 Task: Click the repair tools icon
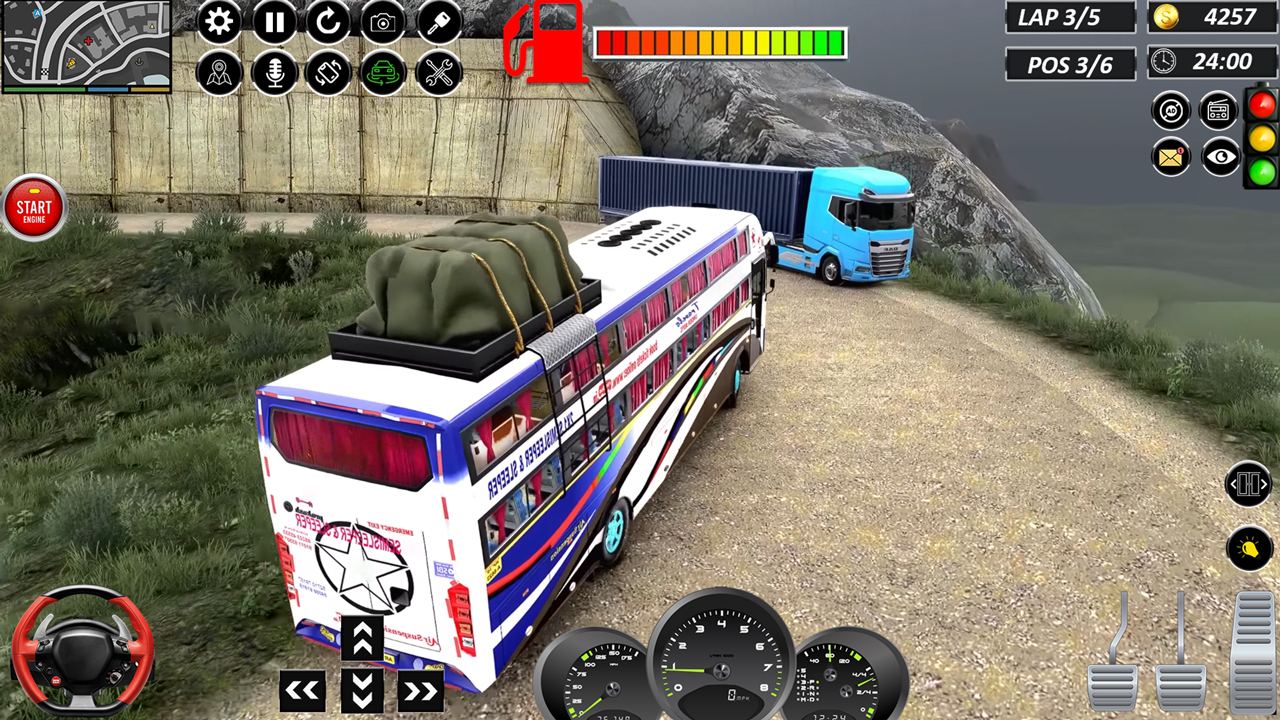[437, 73]
